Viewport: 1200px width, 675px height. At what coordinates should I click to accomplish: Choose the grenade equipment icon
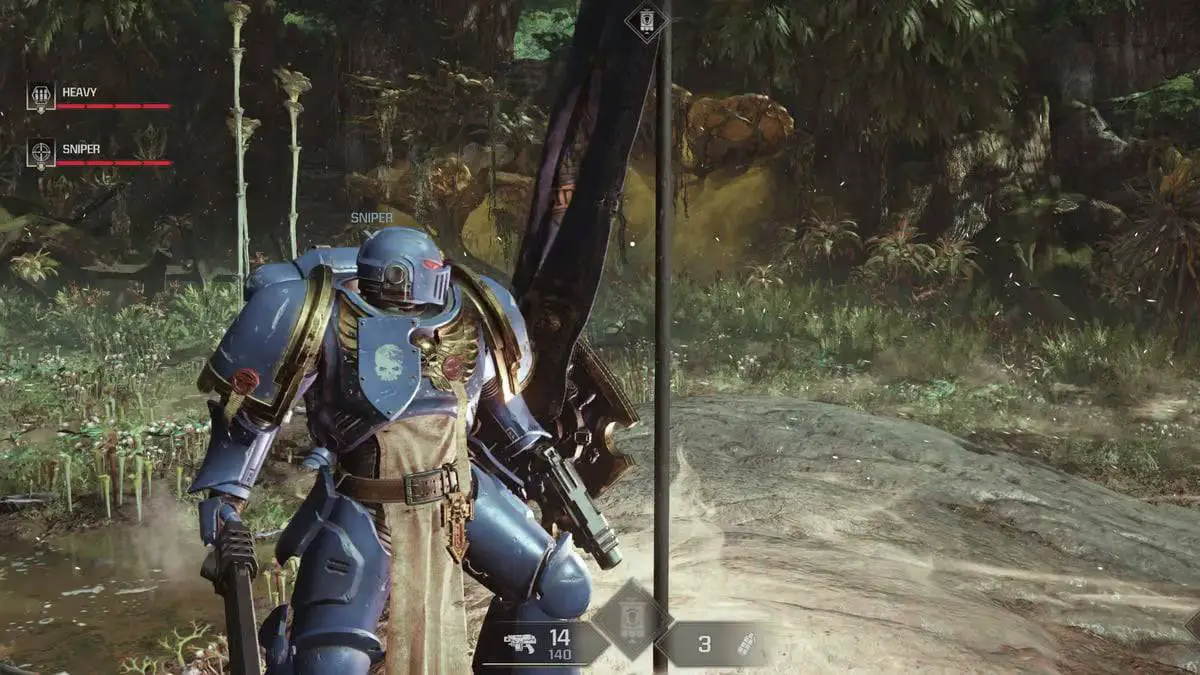click(x=745, y=644)
